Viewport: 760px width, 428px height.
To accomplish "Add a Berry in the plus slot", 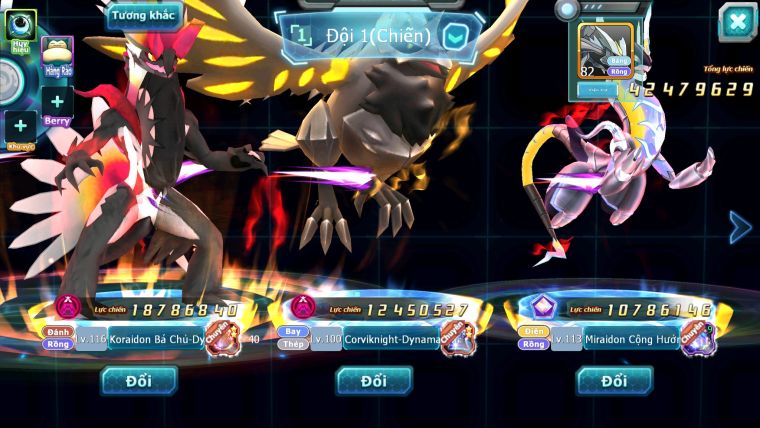I will click(57, 102).
